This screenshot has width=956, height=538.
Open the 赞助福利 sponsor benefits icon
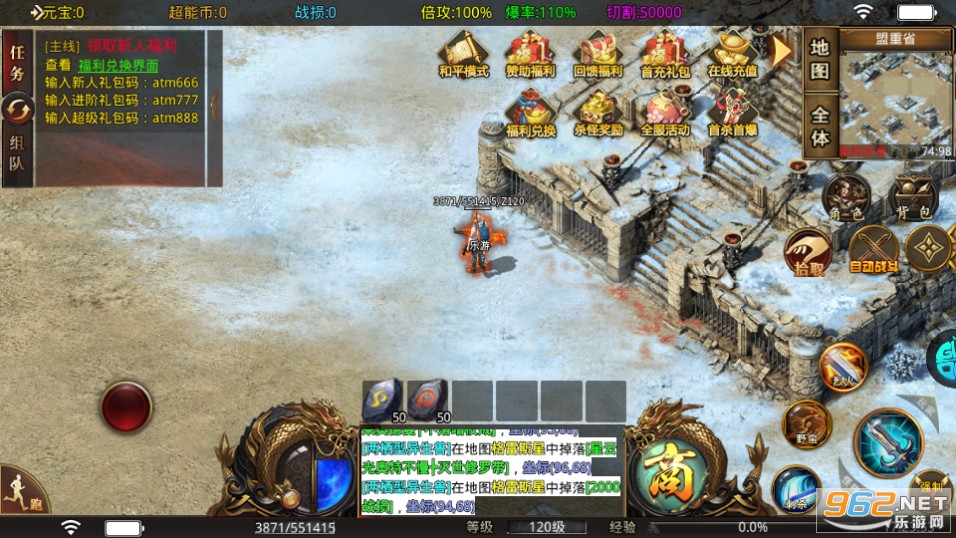531,54
